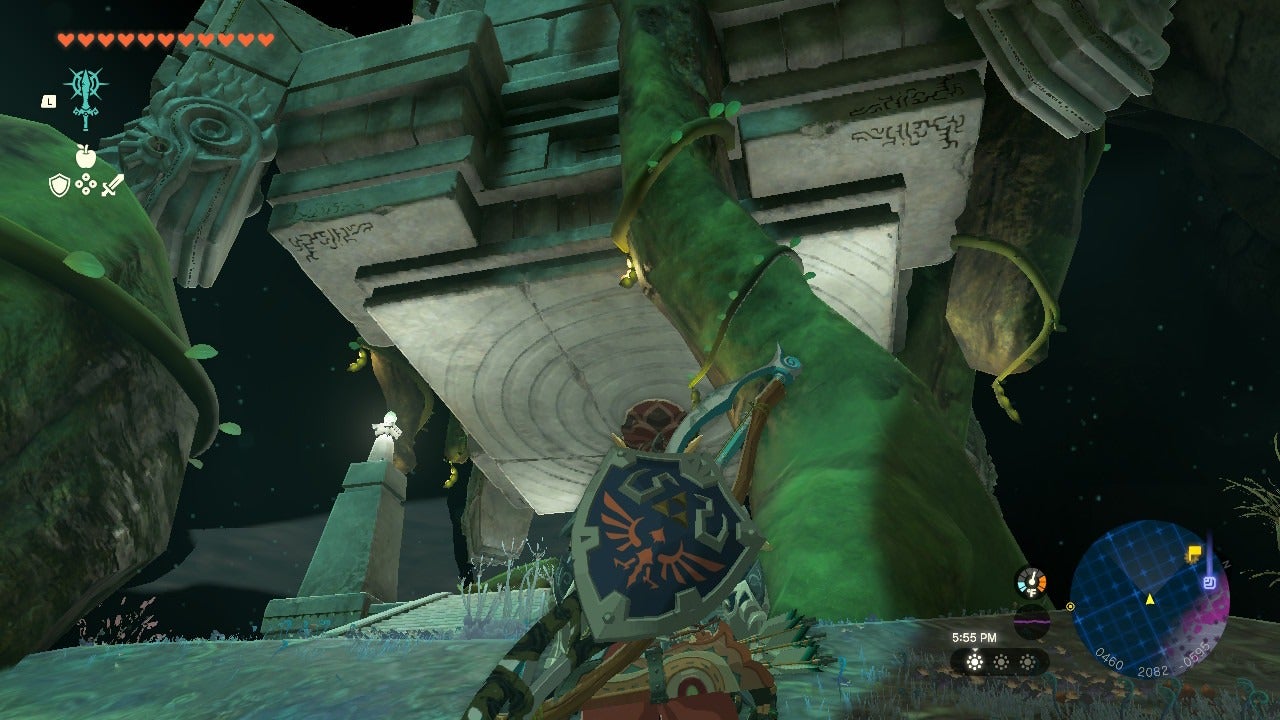Image resolution: width=1280 pixels, height=720 pixels.
Task: Open the rupee currency orbs icon
Action: click(85, 184)
